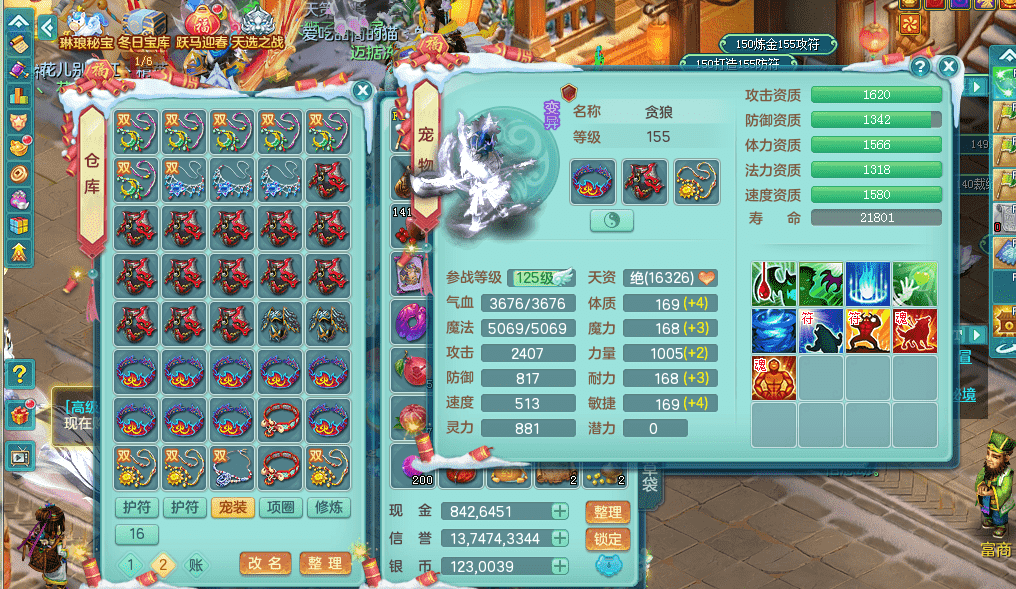Image resolution: width=1016 pixels, height=589 pixels.
Task: Open the 冬日宝库 event icon
Action: click(144, 28)
